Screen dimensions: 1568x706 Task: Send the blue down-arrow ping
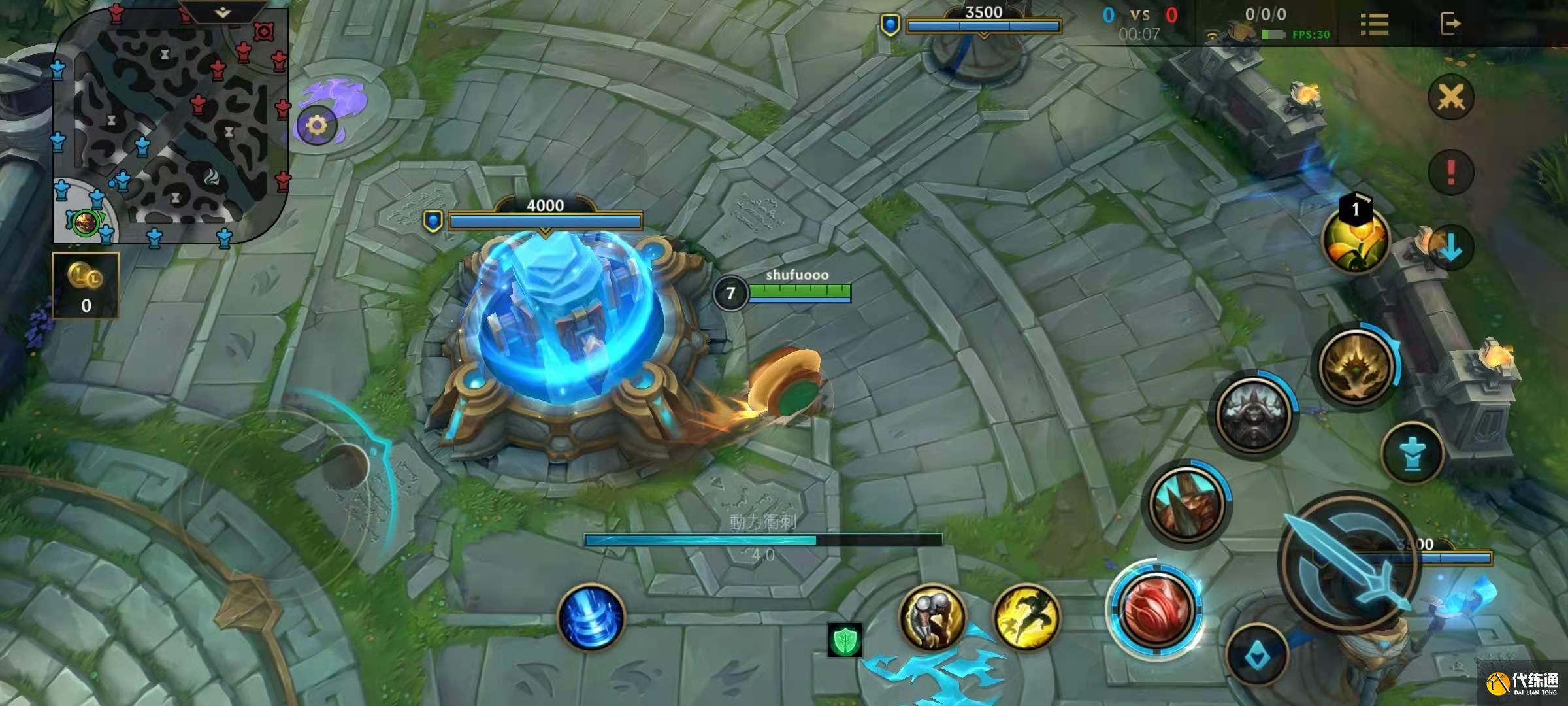tap(1451, 246)
